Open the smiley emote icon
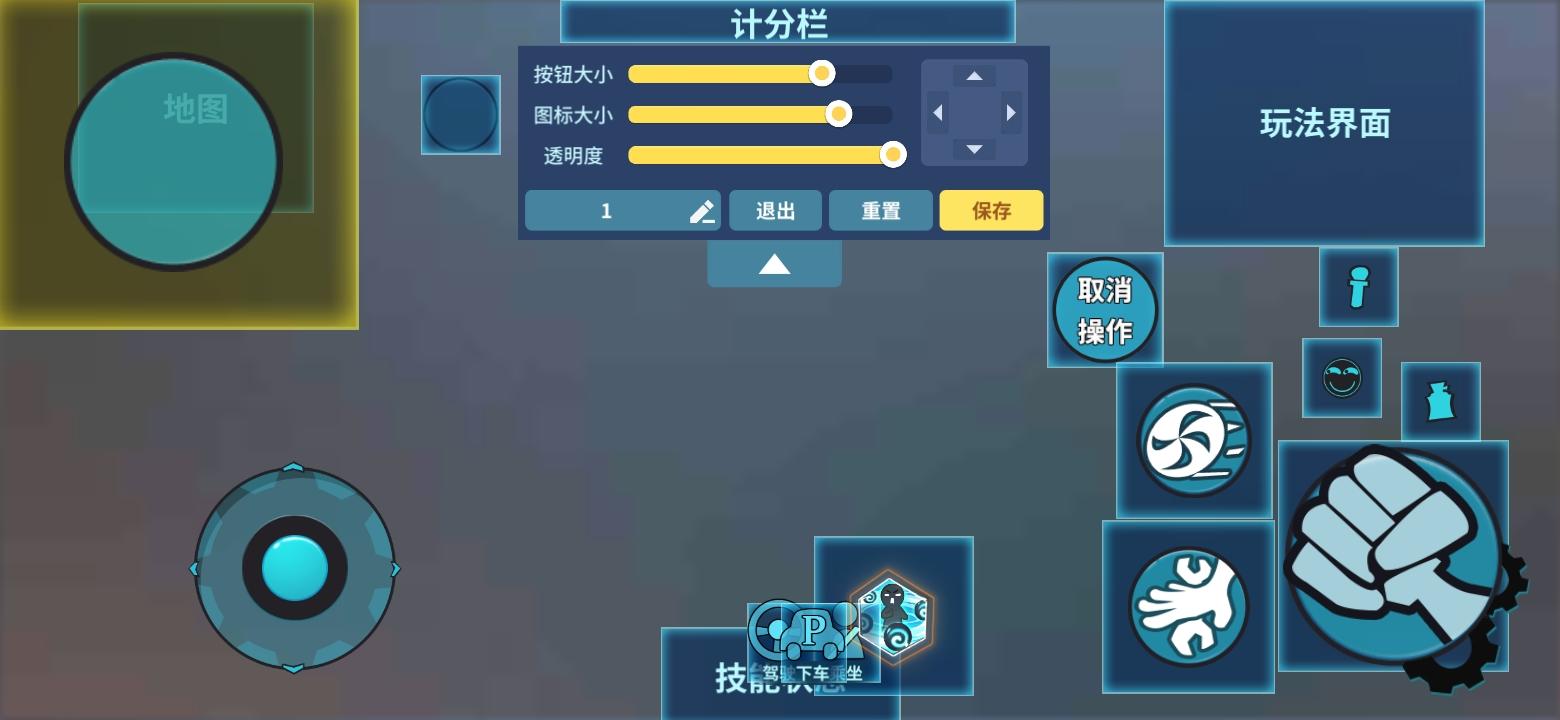Screen dimensions: 1560x720 tap(1343, 379)
